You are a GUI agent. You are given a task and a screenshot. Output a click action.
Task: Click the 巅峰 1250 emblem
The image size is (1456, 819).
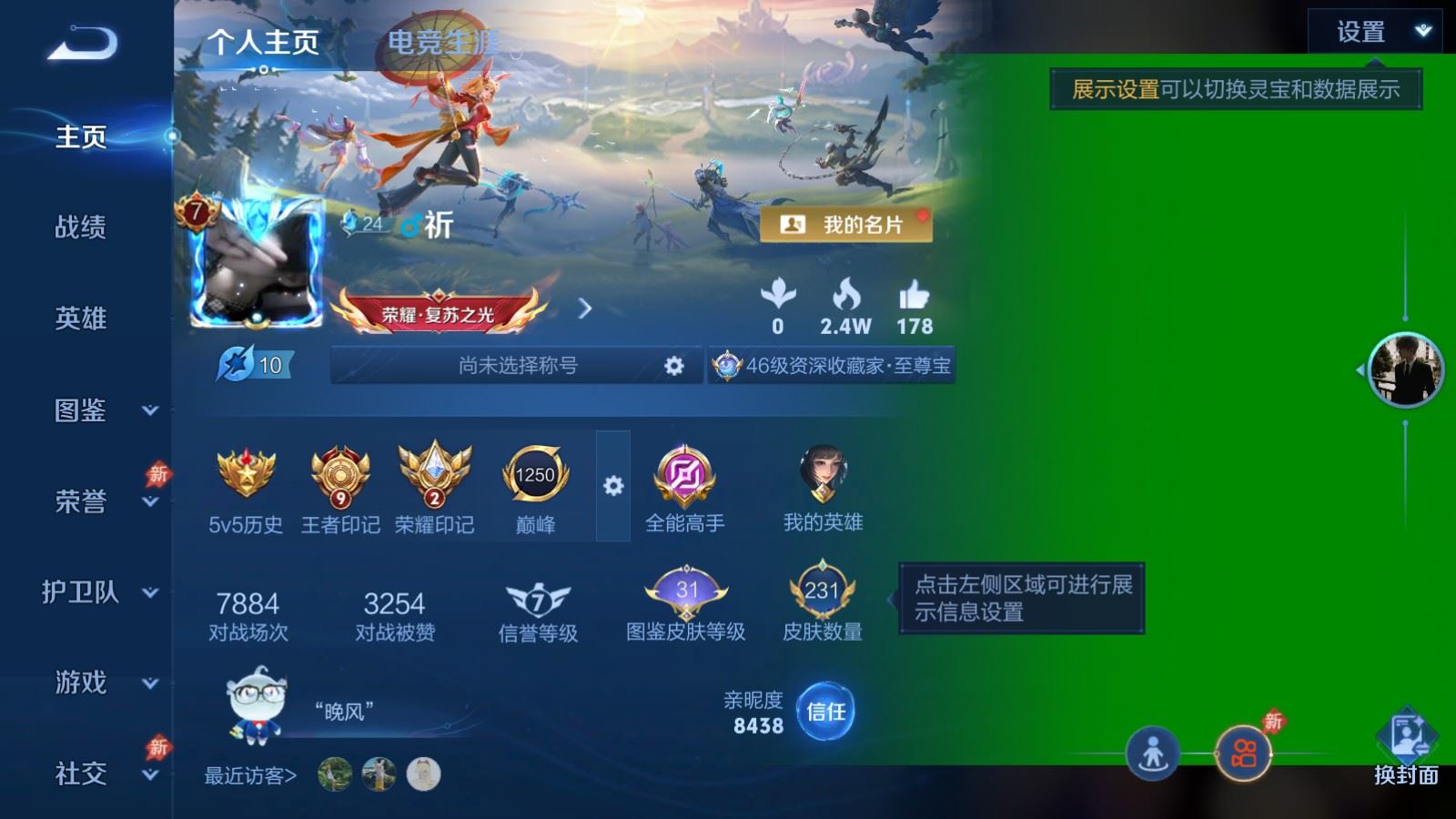[532, 473]
